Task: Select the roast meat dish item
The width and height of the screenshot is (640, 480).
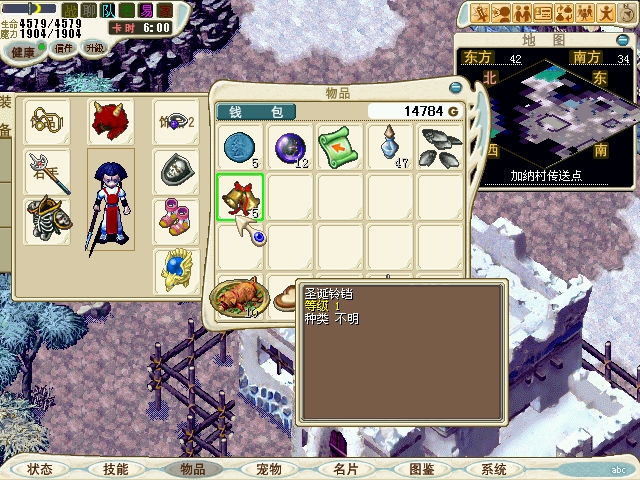Action: [236, 295]
